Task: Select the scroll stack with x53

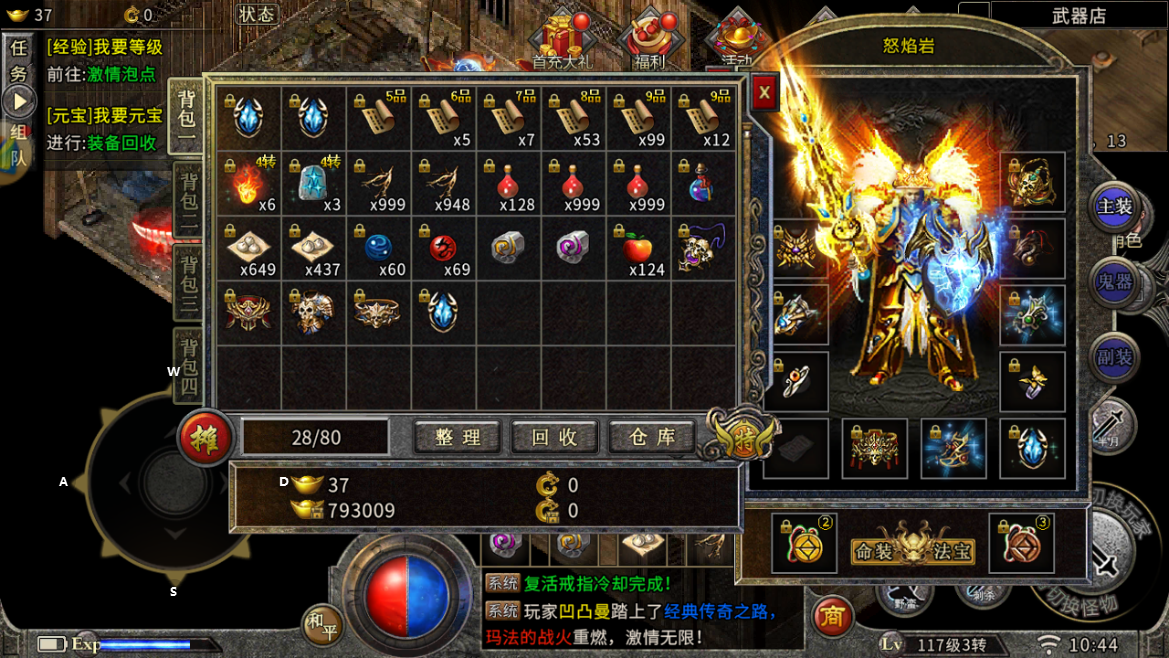Action: 575,118
